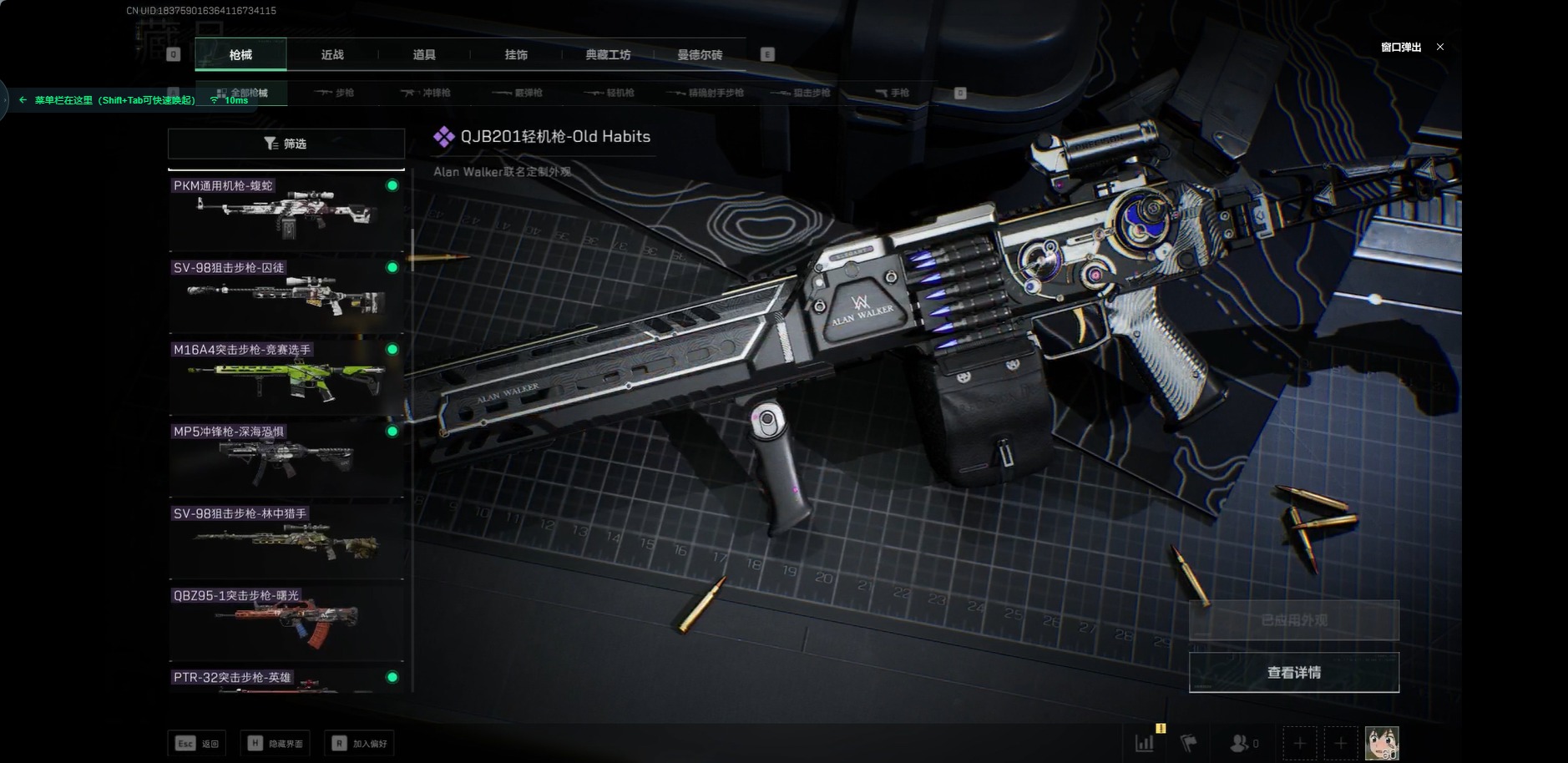Choose the SV-98狙击步枪-囚徒 skin
The image size is (1568, 763).
point(286,293)
